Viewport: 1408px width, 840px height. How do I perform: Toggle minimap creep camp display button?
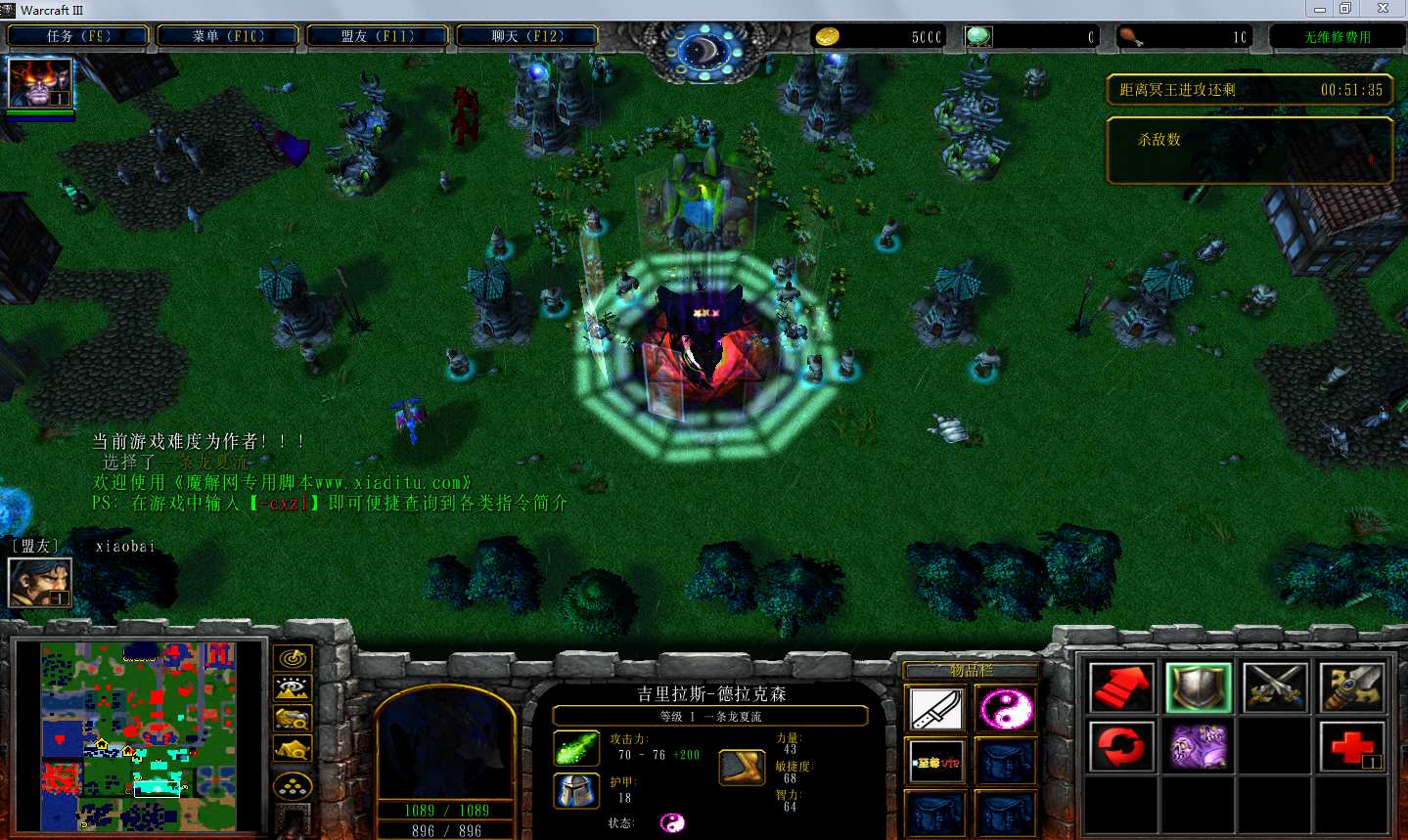click(x=293, y=749)
